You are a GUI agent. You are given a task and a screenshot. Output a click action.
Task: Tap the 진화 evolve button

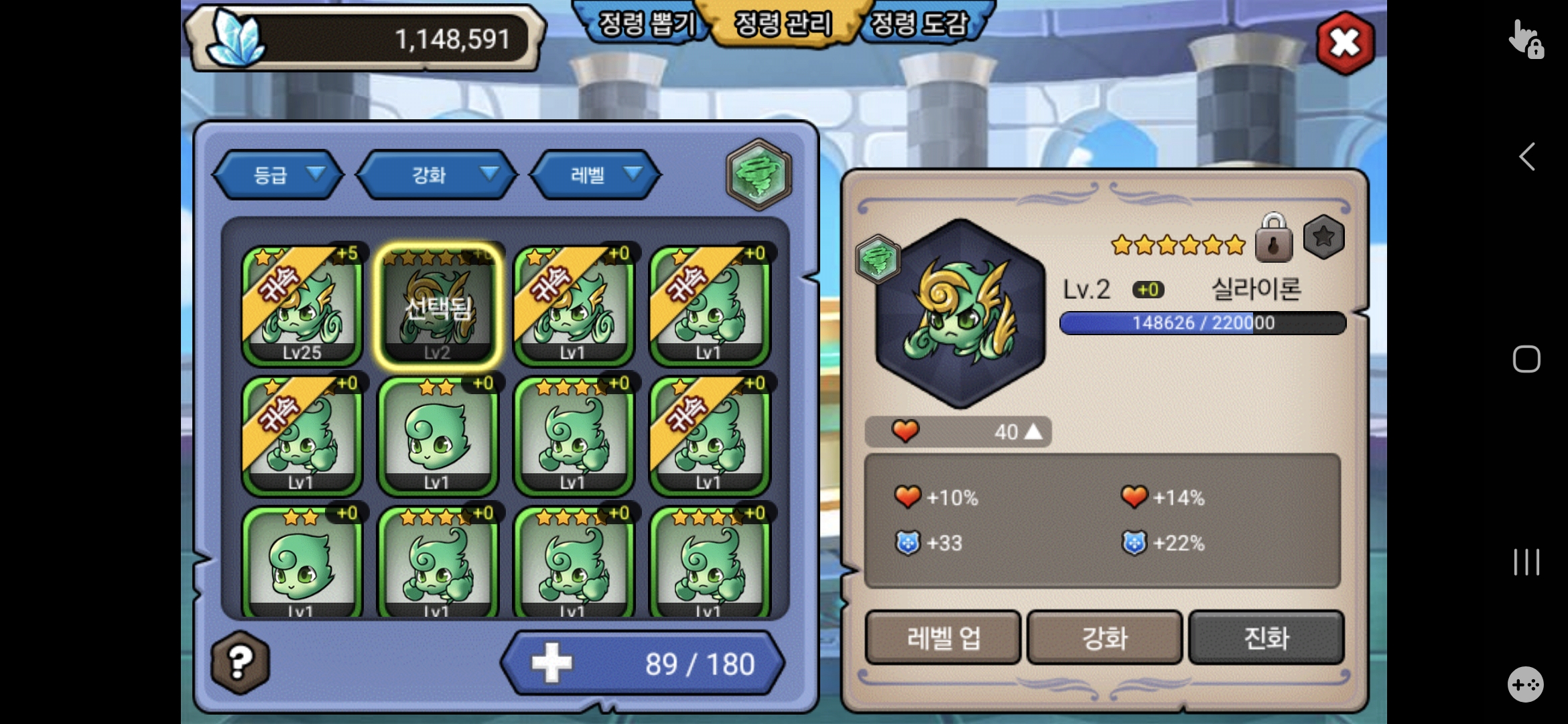(1266, 638)
